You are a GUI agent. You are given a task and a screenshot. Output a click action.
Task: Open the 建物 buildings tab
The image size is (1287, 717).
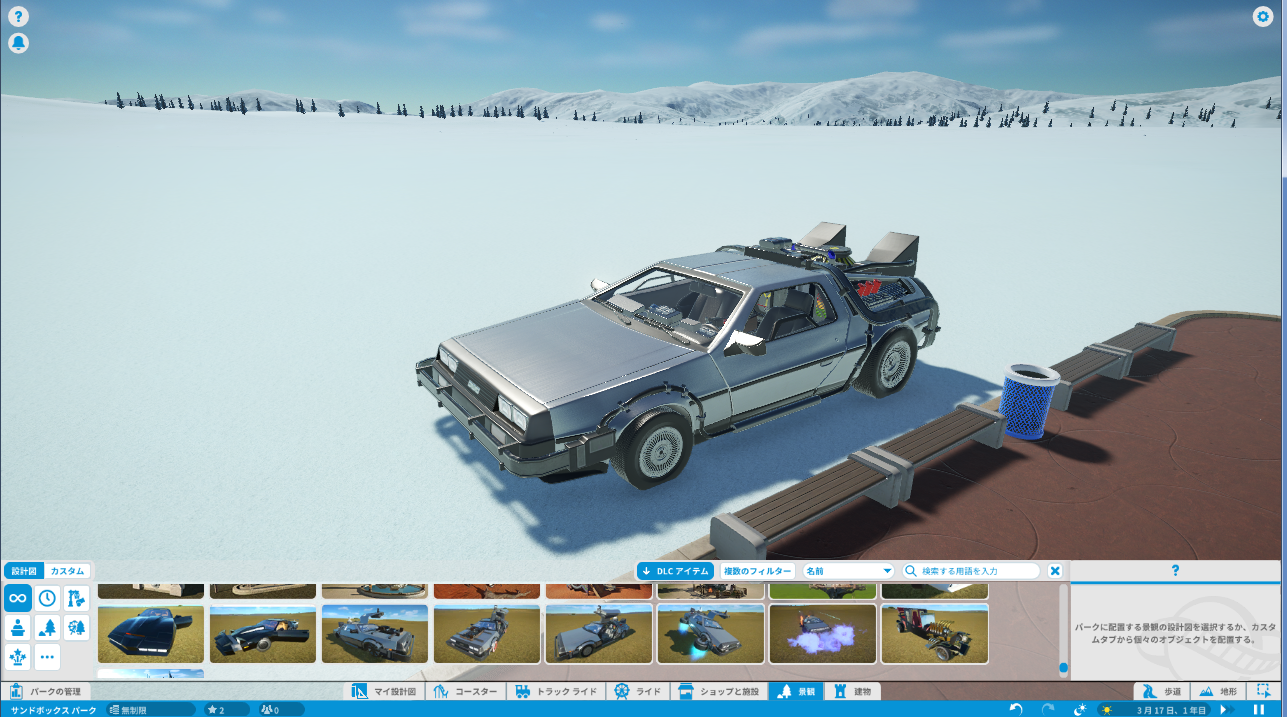pyautogui.click(x=853, y=691)
